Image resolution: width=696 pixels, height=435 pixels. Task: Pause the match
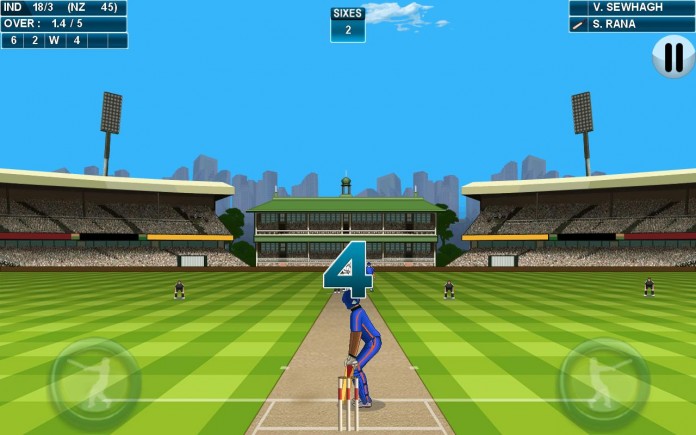click(673, 57)
